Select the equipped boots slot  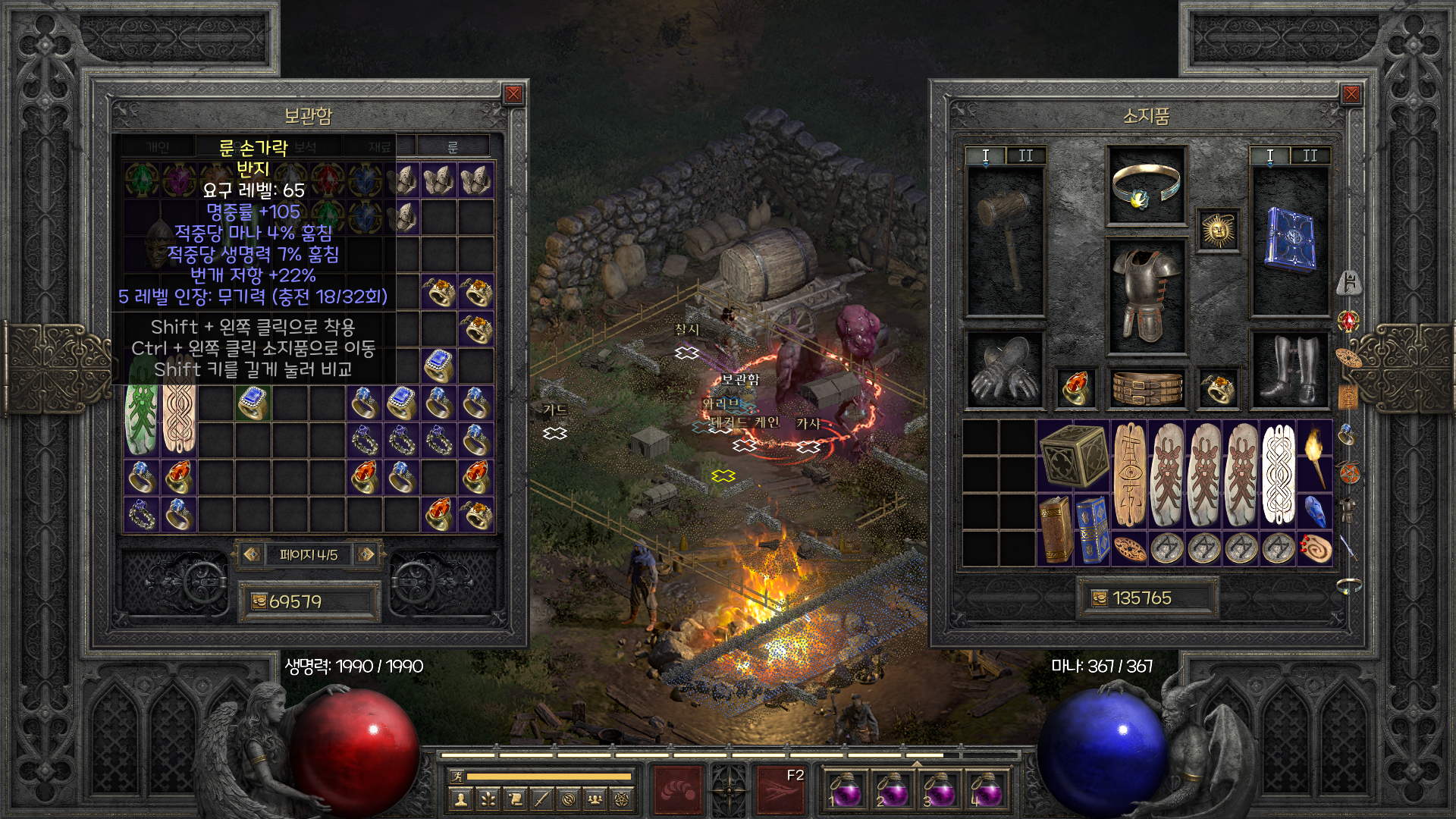tap(1289, 369)
